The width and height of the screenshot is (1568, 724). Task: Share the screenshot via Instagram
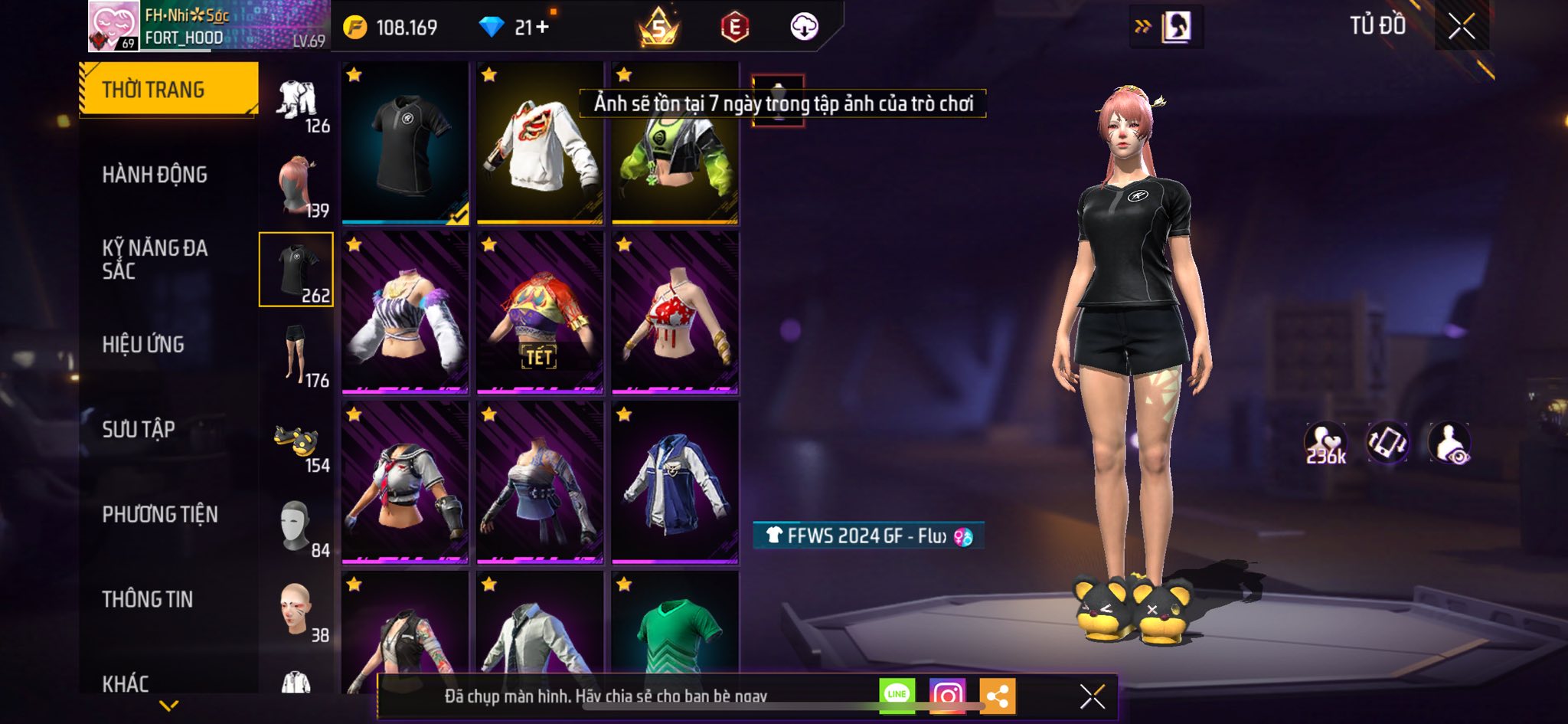coord(947,696)
